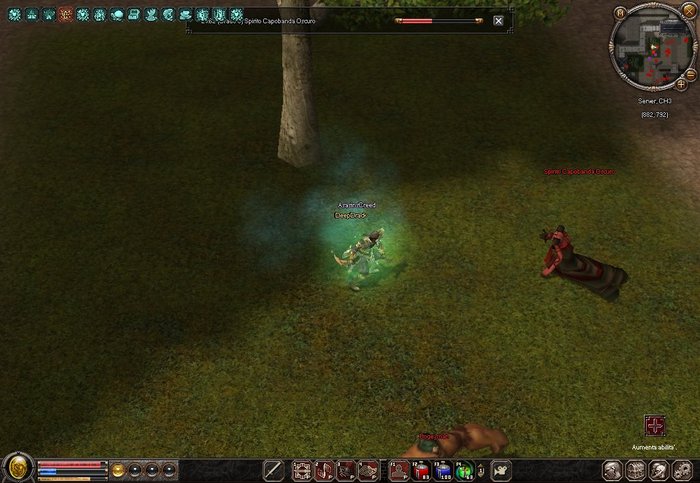Select the sword attack quickslot
This screenshot has width=700, height=483.
click(273, 469)
